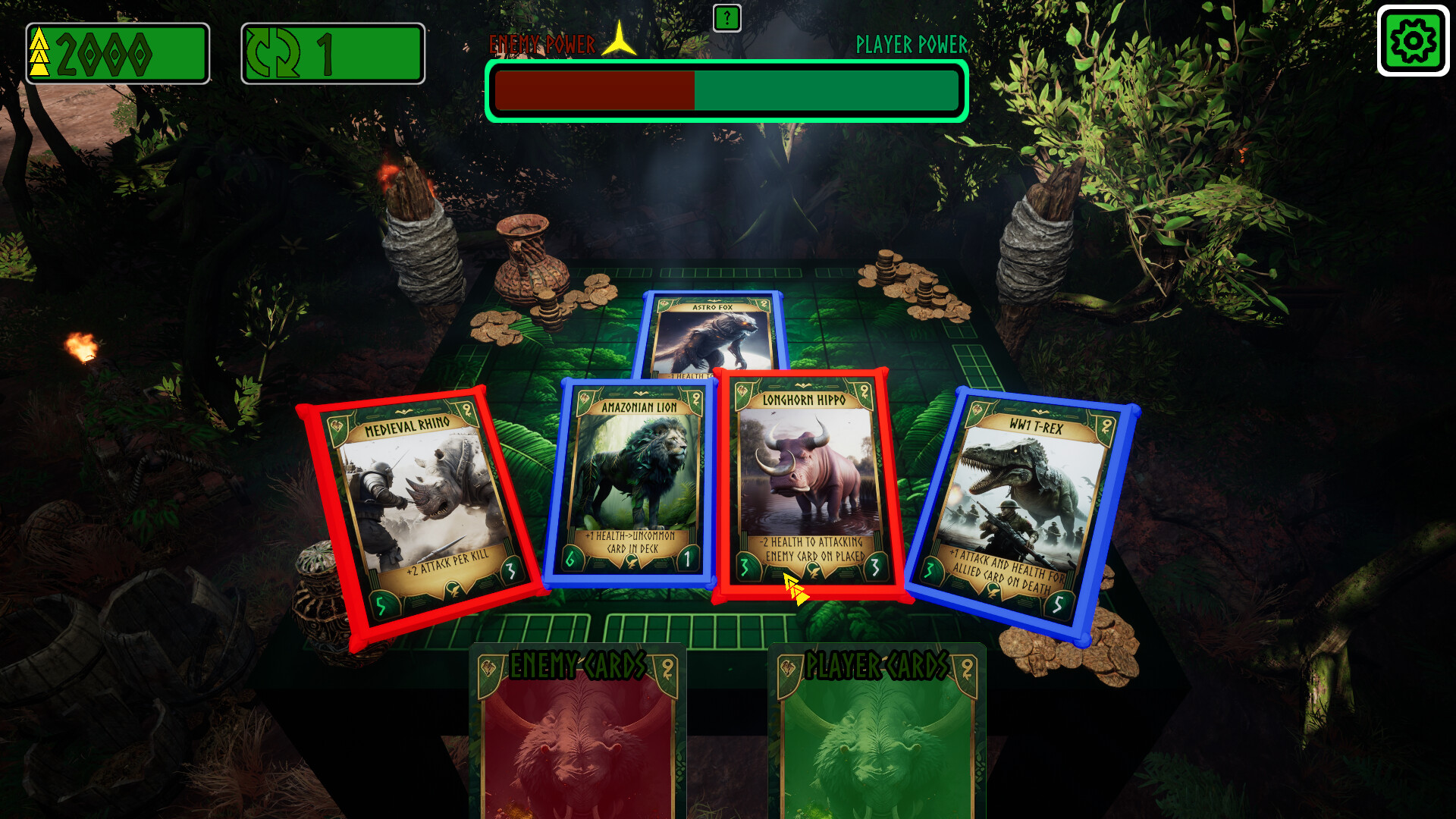Click the Player Power progress bar
The width and height of the screenshot is (1456, 819).
(827, 91)
